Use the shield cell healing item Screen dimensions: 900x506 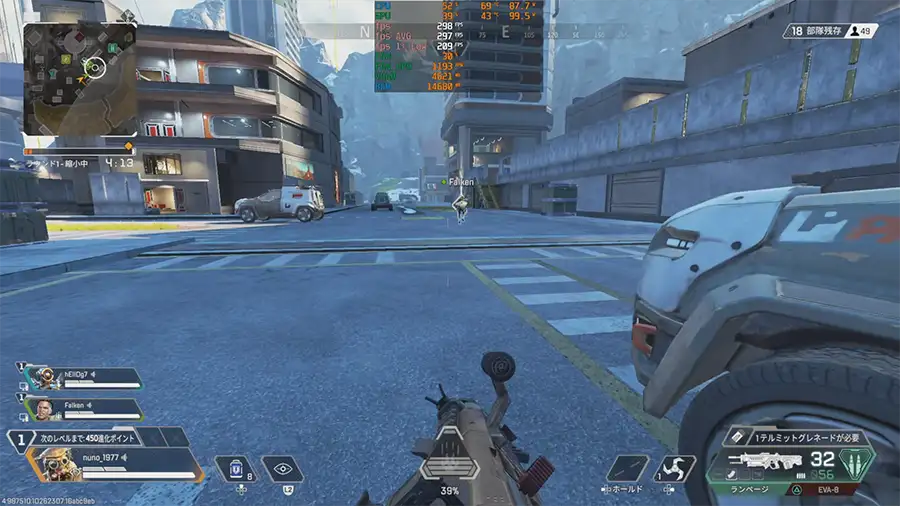tap(234, 468)
